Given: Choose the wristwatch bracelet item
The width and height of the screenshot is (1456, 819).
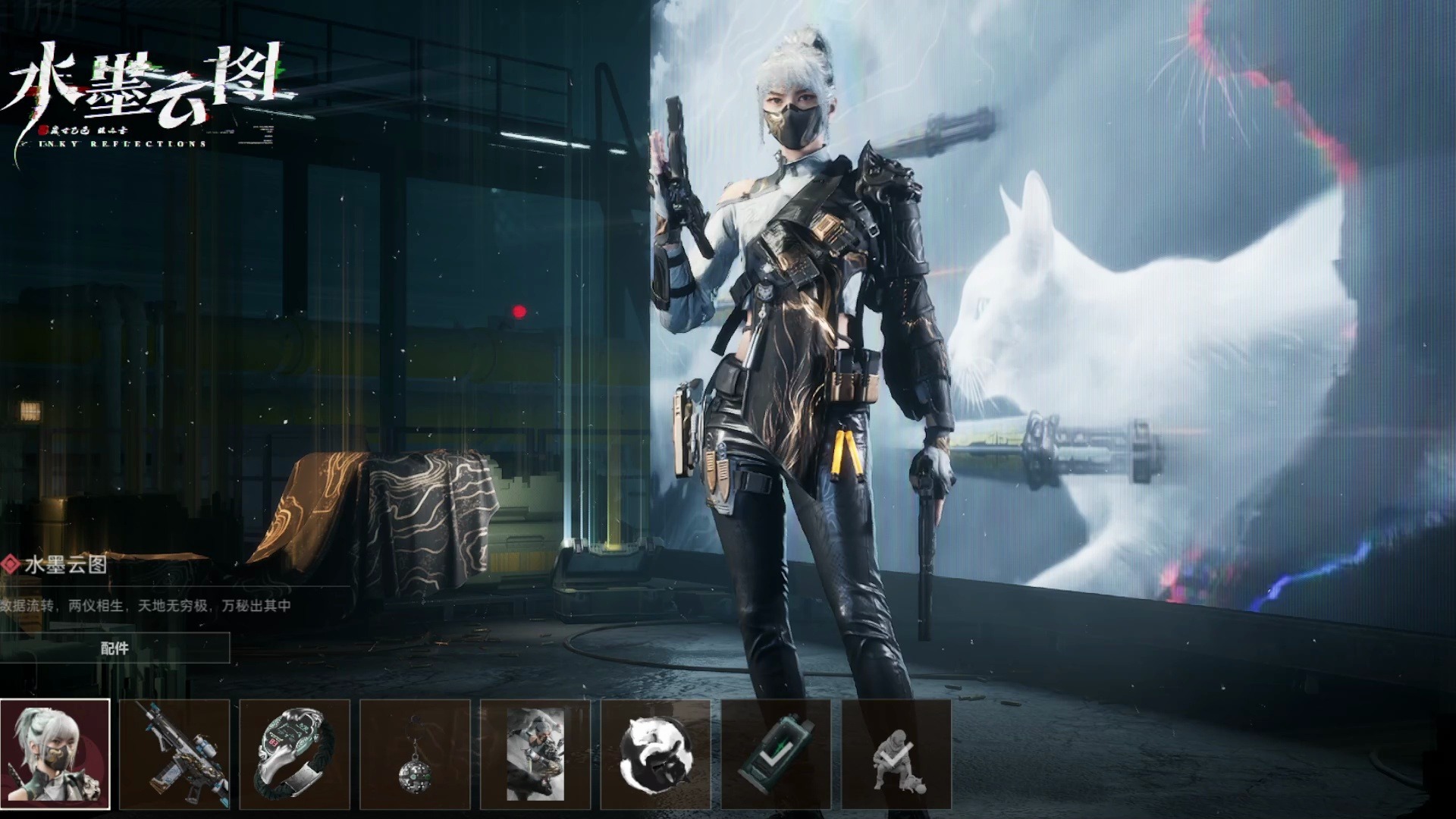Looking at the screenshot, I should click(x=295, y=755).
